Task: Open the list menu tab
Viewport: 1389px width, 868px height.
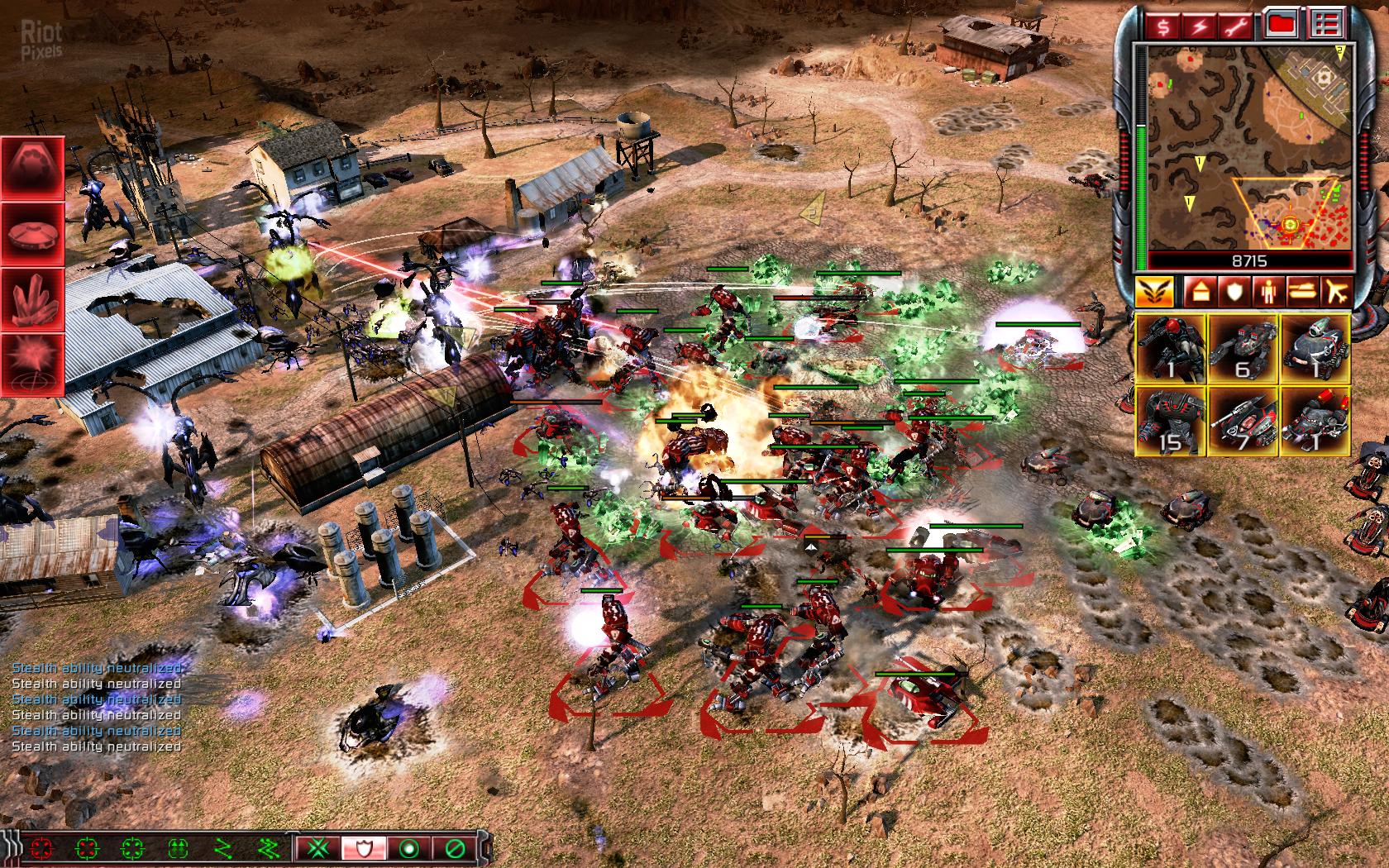Action: coord(1325,26)
